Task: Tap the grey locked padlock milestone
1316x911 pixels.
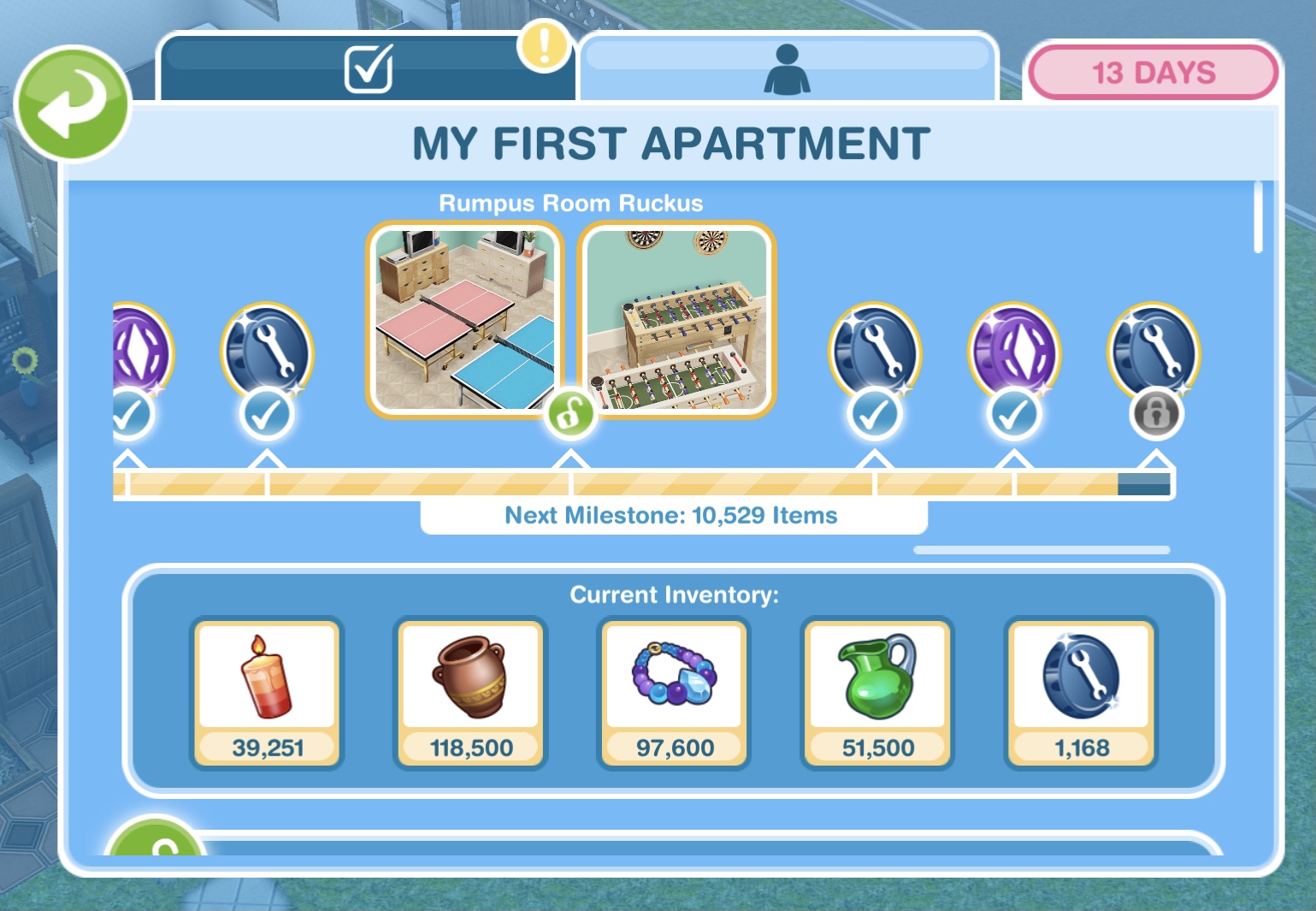Action: 1156,413
